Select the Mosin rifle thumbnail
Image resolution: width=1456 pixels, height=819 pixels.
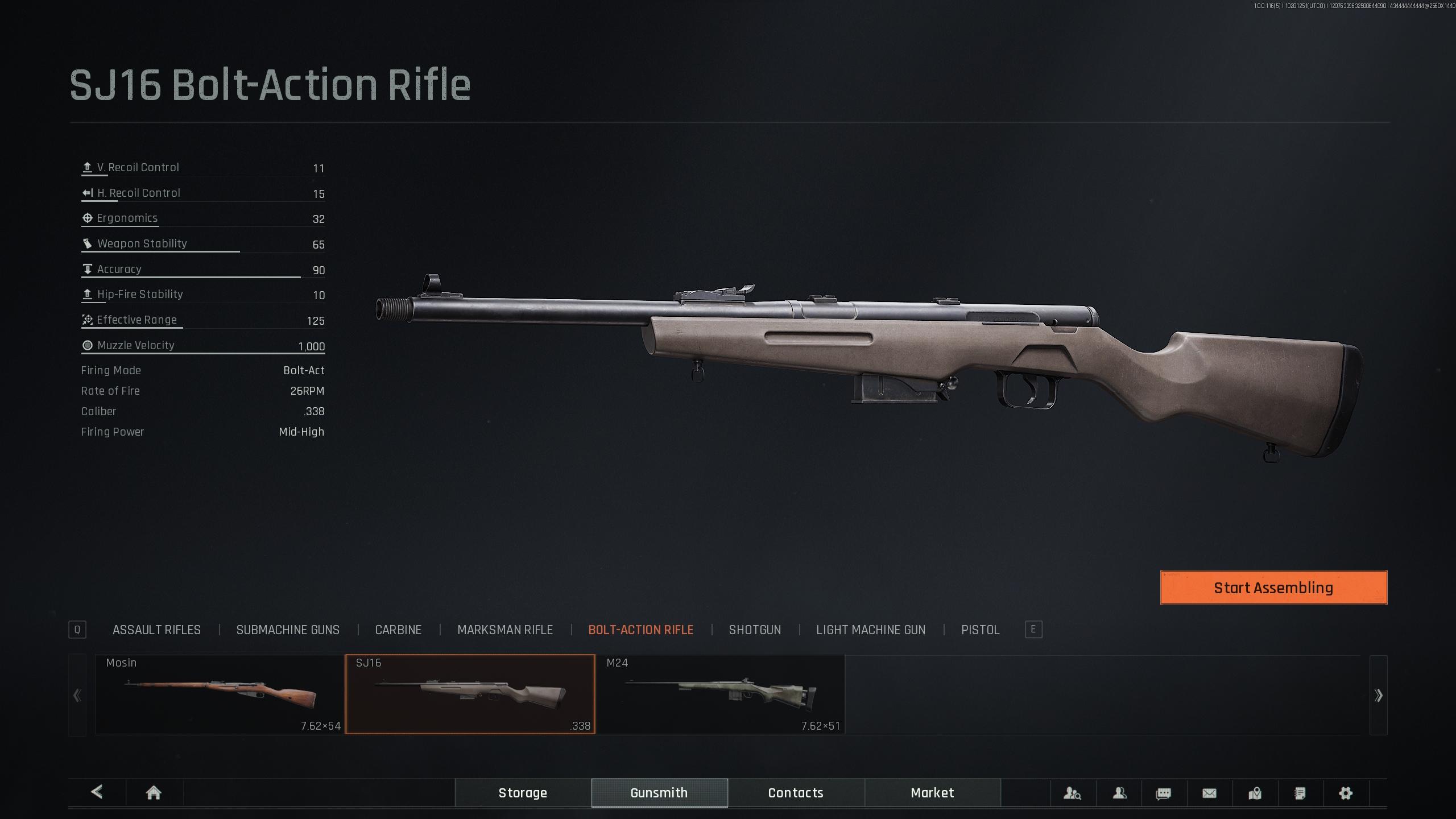pyautogui.click(x=220, y=694)
